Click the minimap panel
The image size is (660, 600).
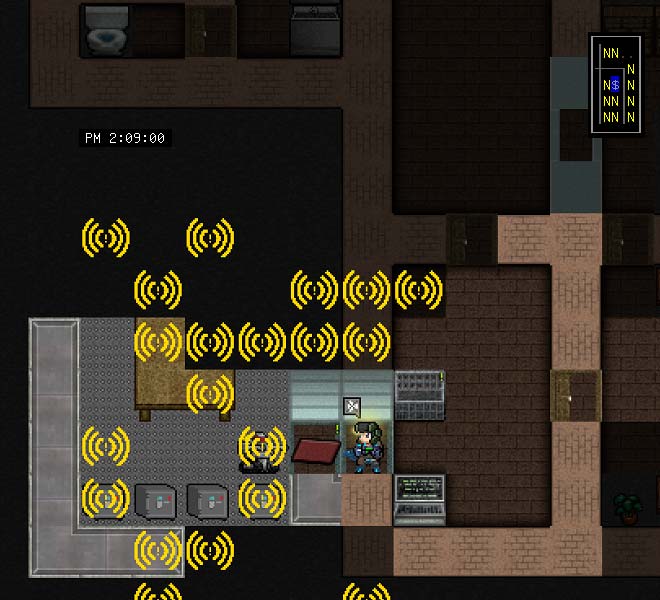coord(619,84)
